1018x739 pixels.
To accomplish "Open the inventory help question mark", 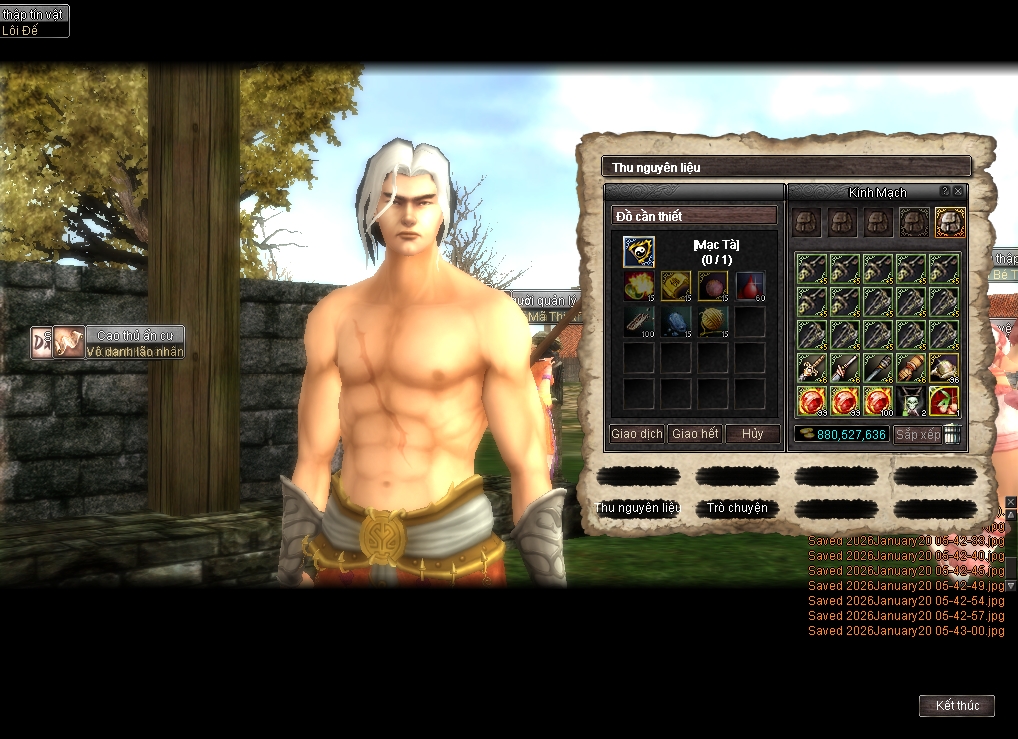I will [x=945, y=191].
